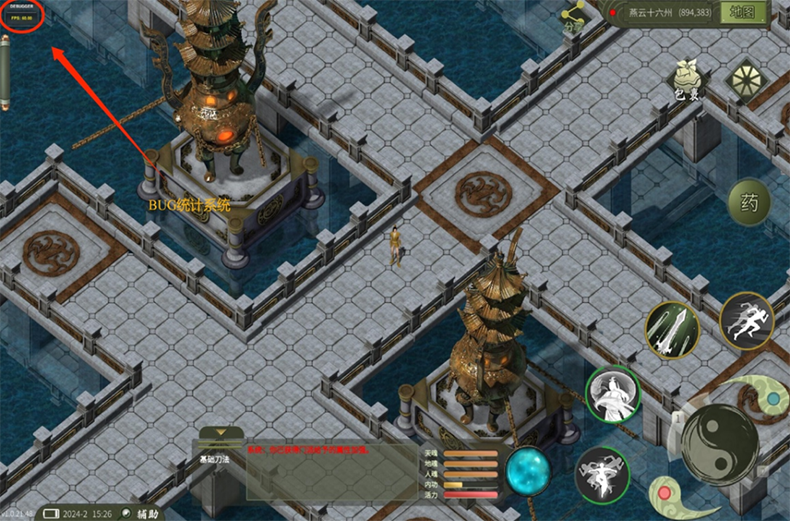
Task: Open the 地图 map button
Action: coord(747,13)
